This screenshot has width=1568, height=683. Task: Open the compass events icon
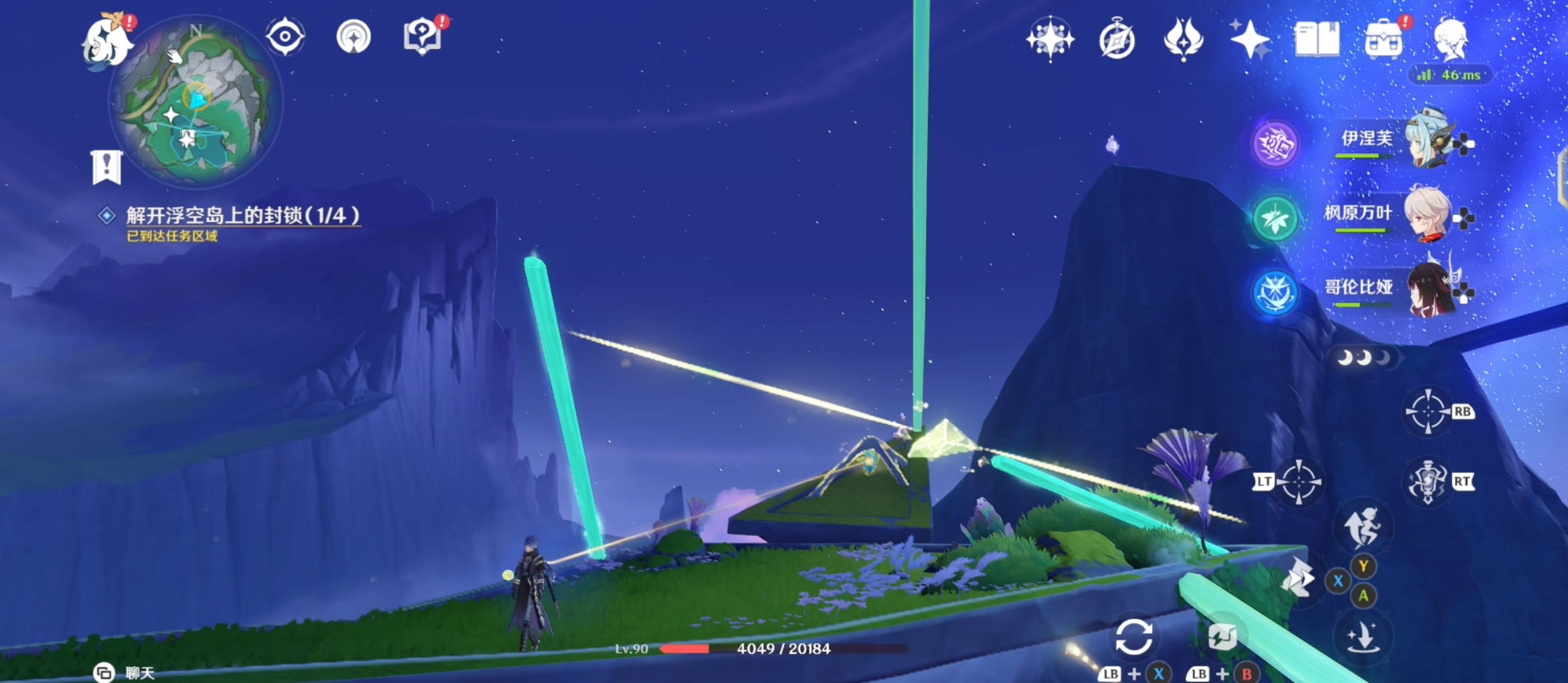coord(1117,40)
